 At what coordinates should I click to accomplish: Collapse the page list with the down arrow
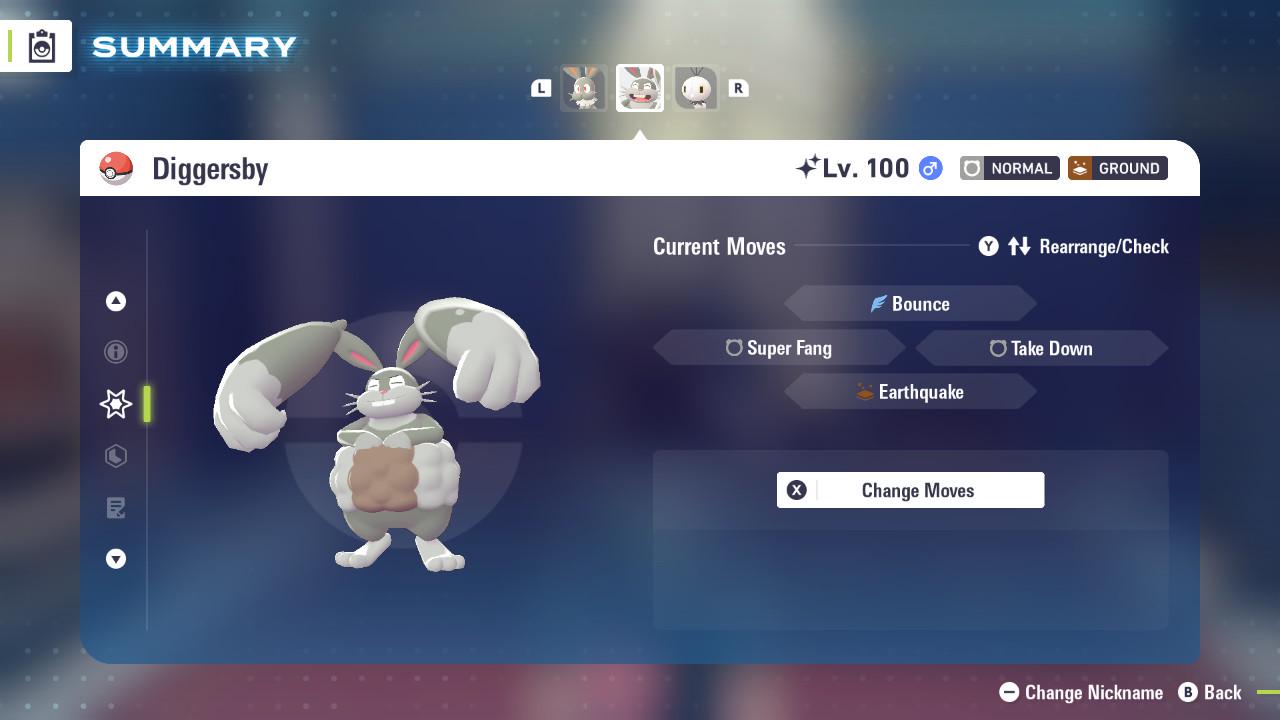pos(116,559)
